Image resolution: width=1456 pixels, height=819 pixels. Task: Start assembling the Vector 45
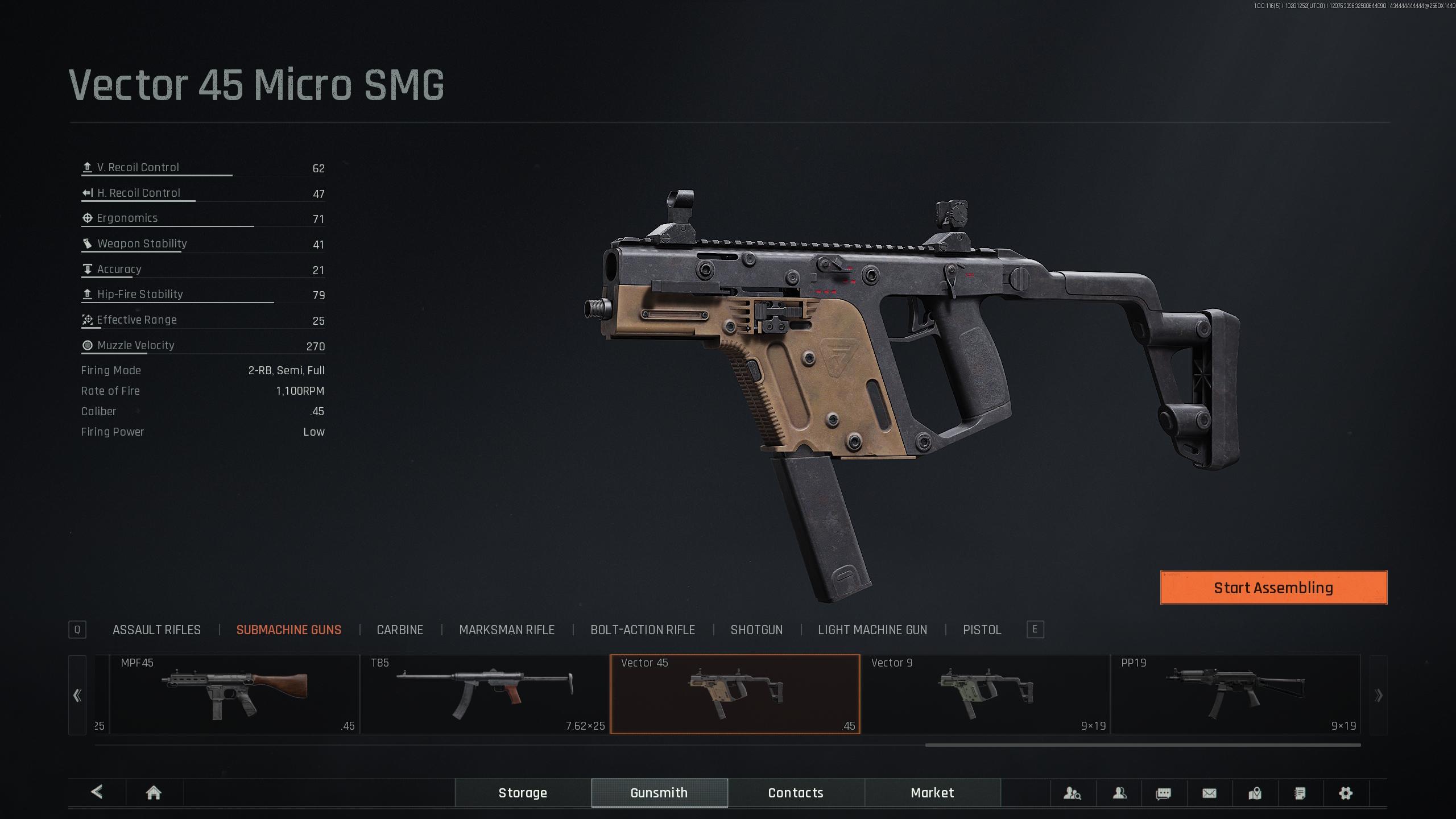(x=1273, y=588)
